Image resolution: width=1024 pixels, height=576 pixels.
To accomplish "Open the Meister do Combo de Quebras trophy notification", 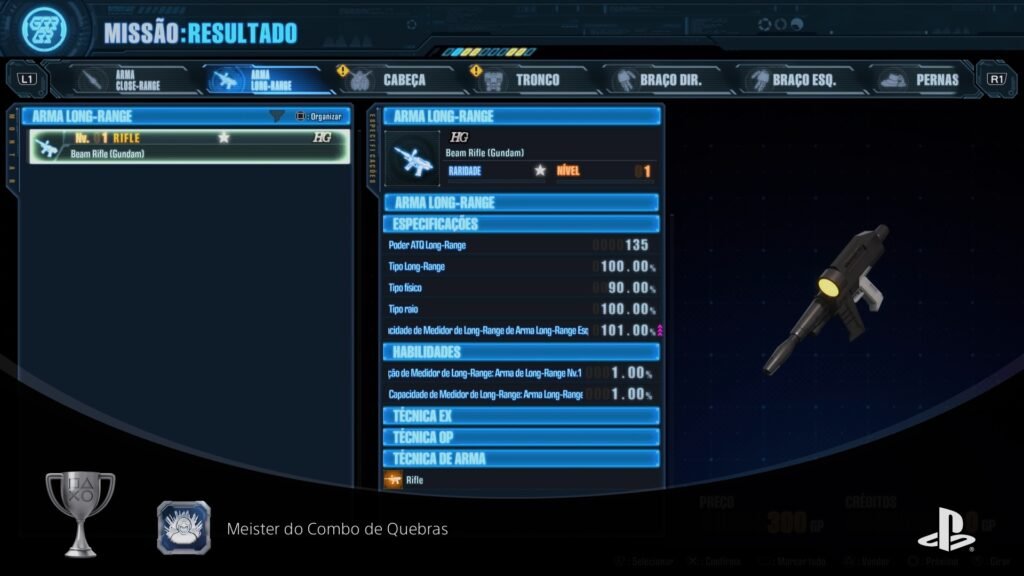I will [x=337, y=528].
